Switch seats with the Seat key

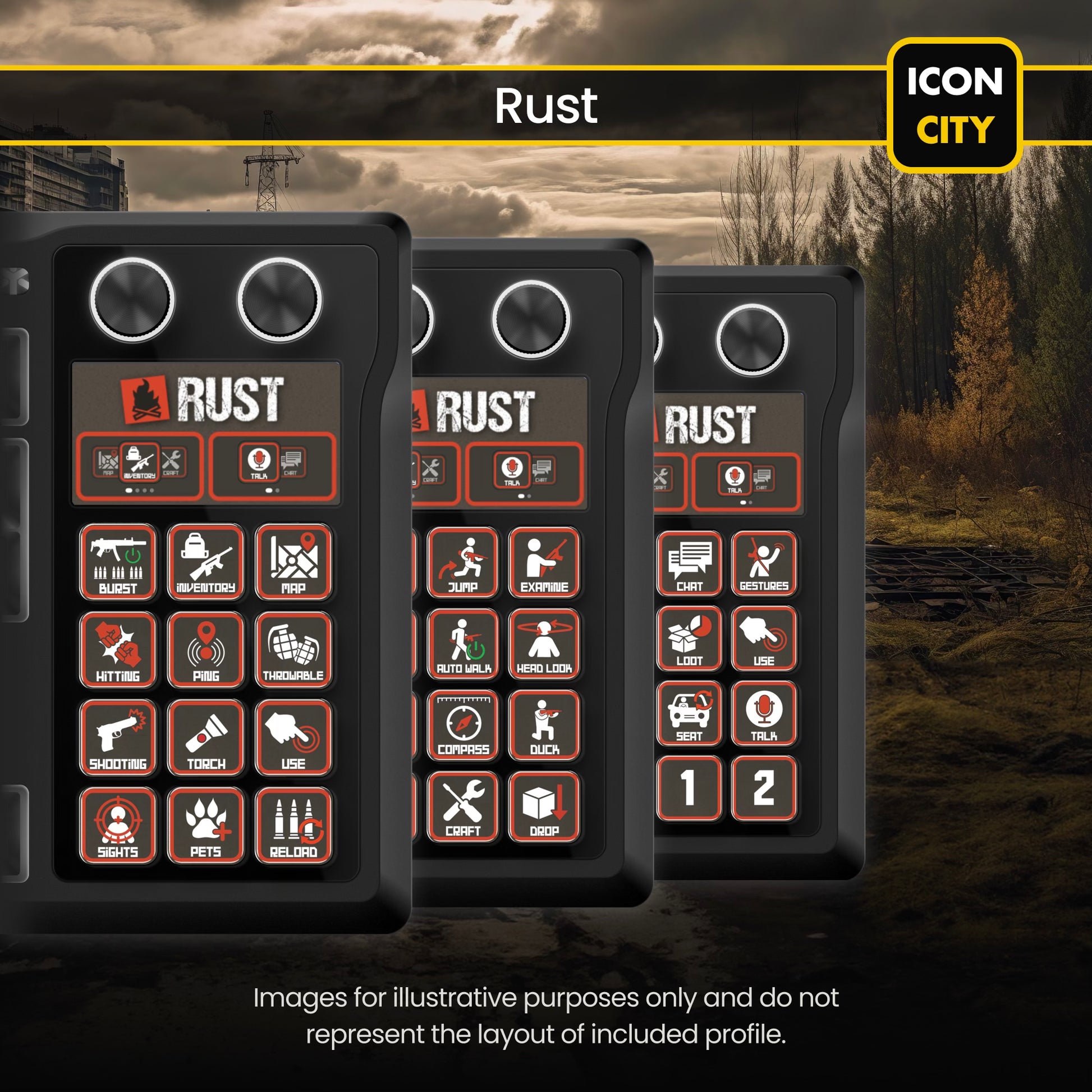point(689,713)
